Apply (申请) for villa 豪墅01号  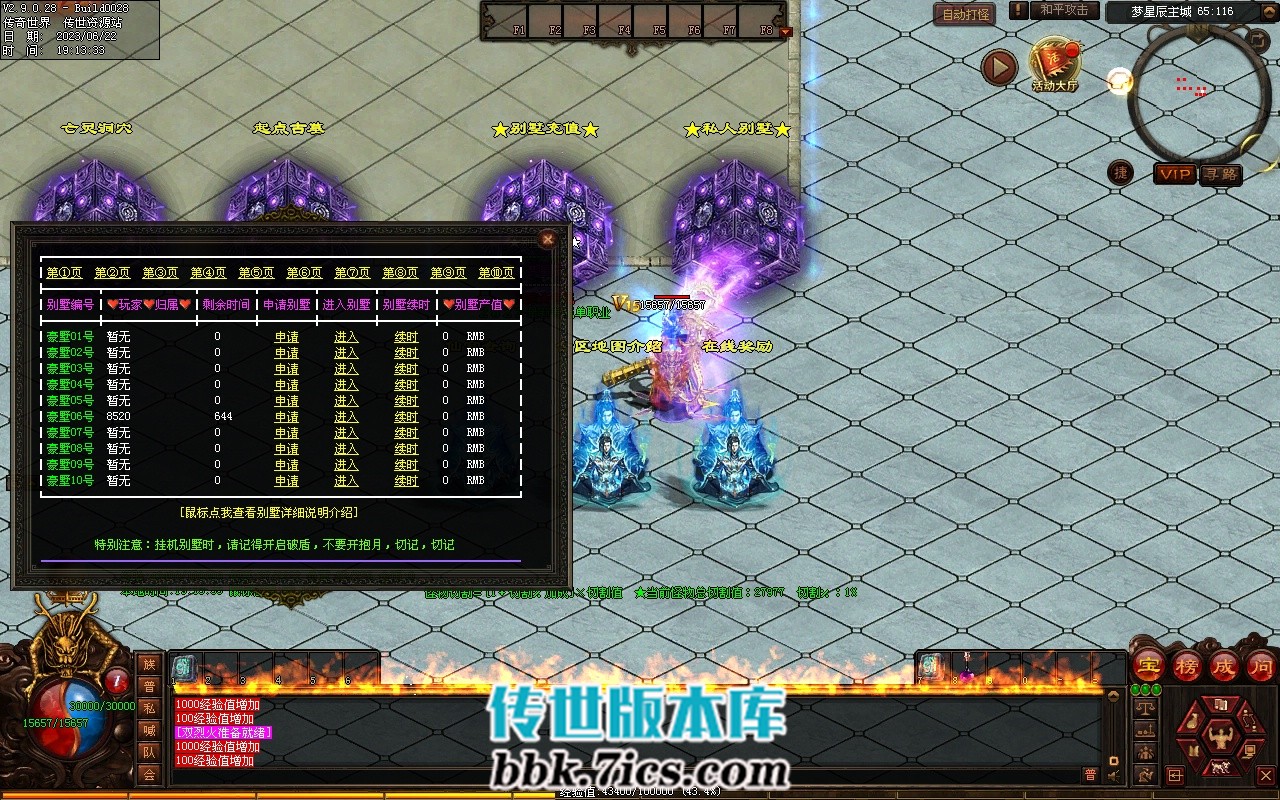tap(287, 337)
